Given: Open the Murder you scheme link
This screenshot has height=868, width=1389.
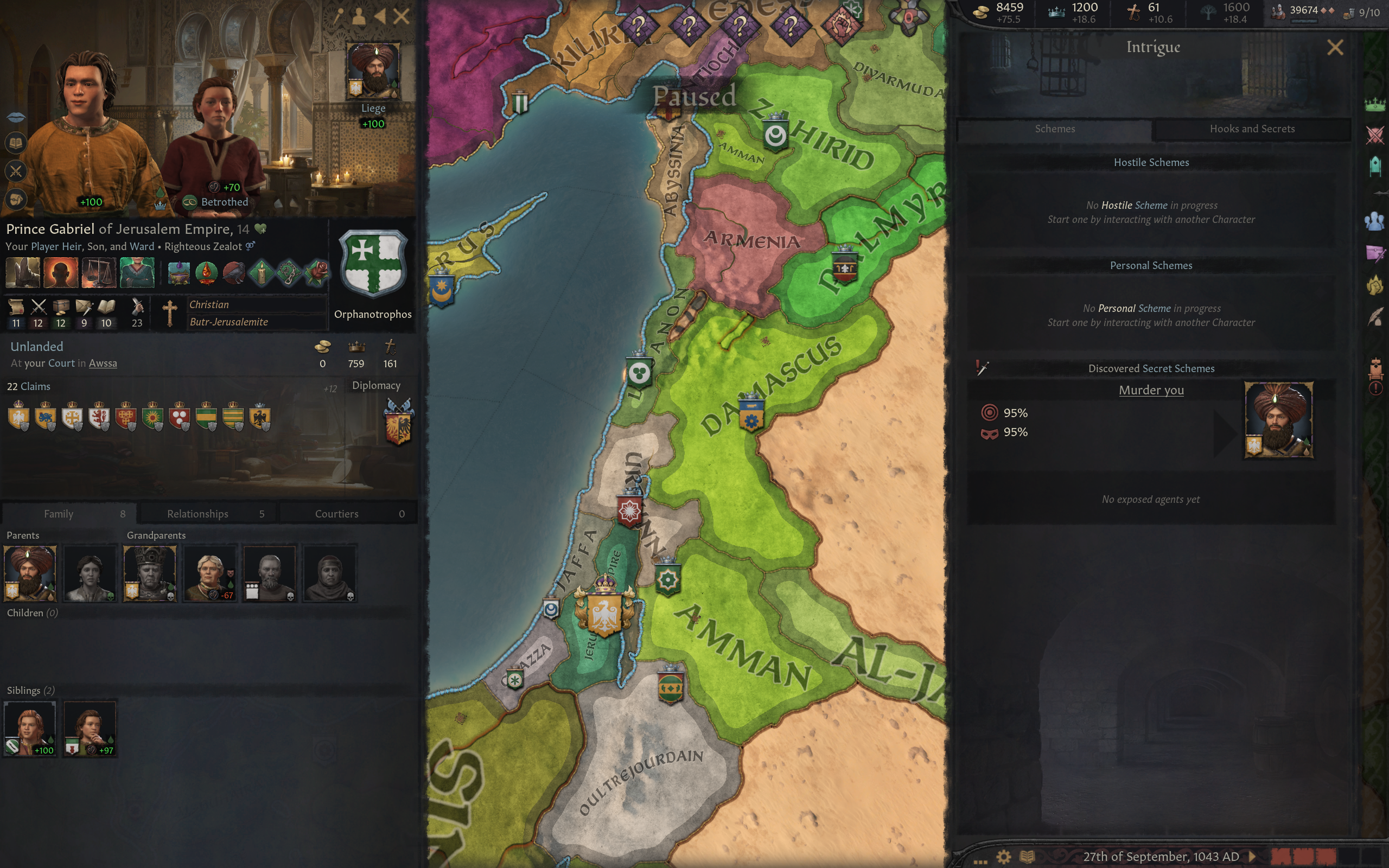Looking at the screenshot, I should 1151,391.
